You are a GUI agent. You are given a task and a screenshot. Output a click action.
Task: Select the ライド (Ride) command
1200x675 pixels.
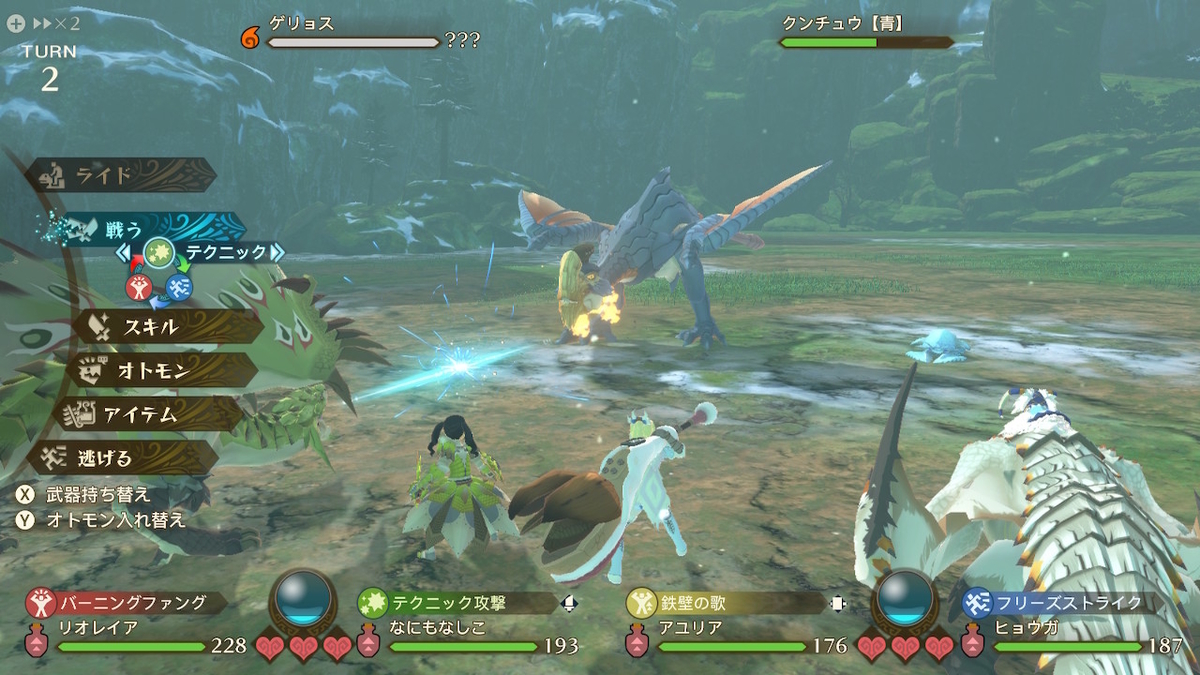coord(120,176)
